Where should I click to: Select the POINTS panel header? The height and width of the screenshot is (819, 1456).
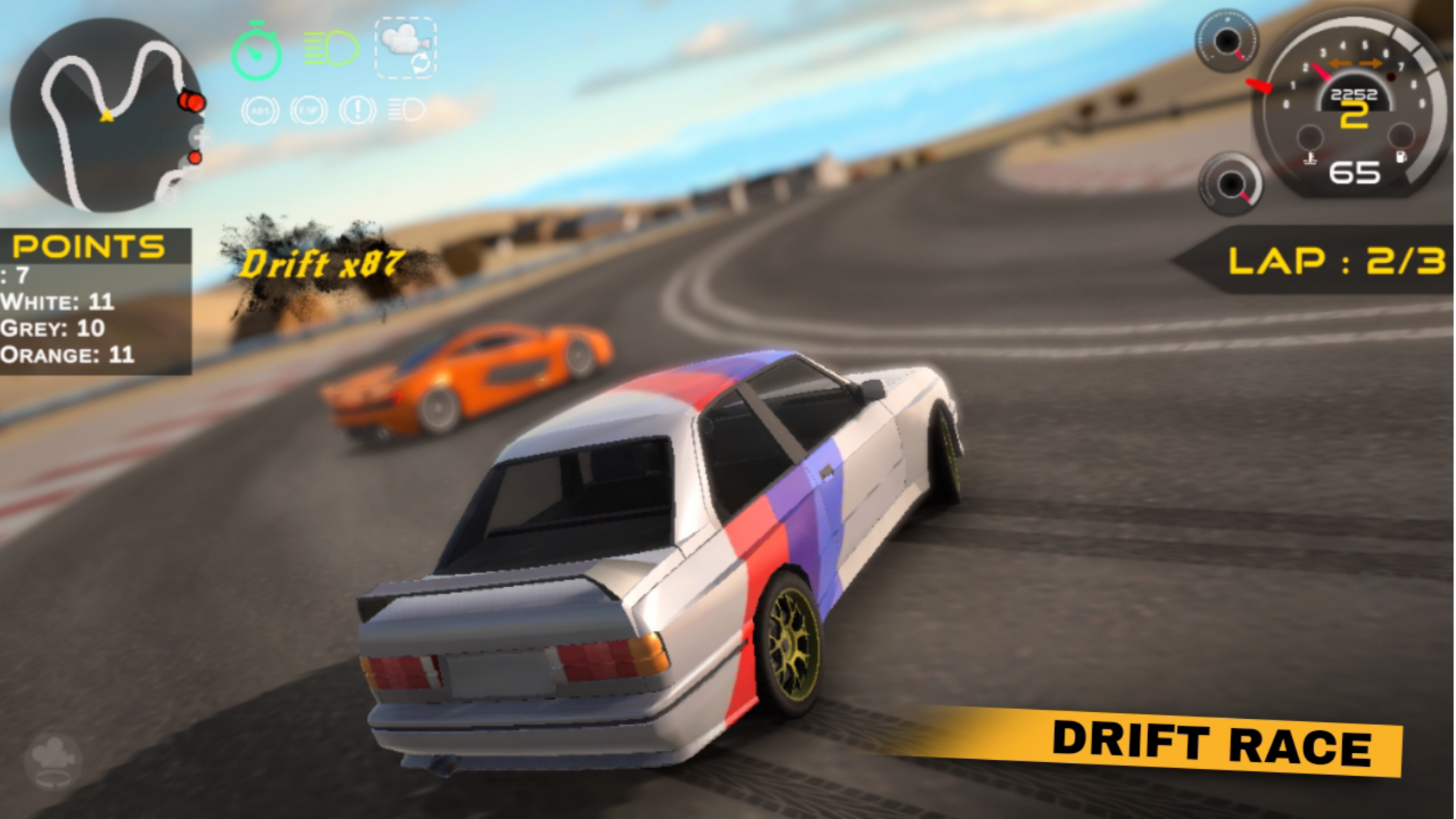point(89,246)
